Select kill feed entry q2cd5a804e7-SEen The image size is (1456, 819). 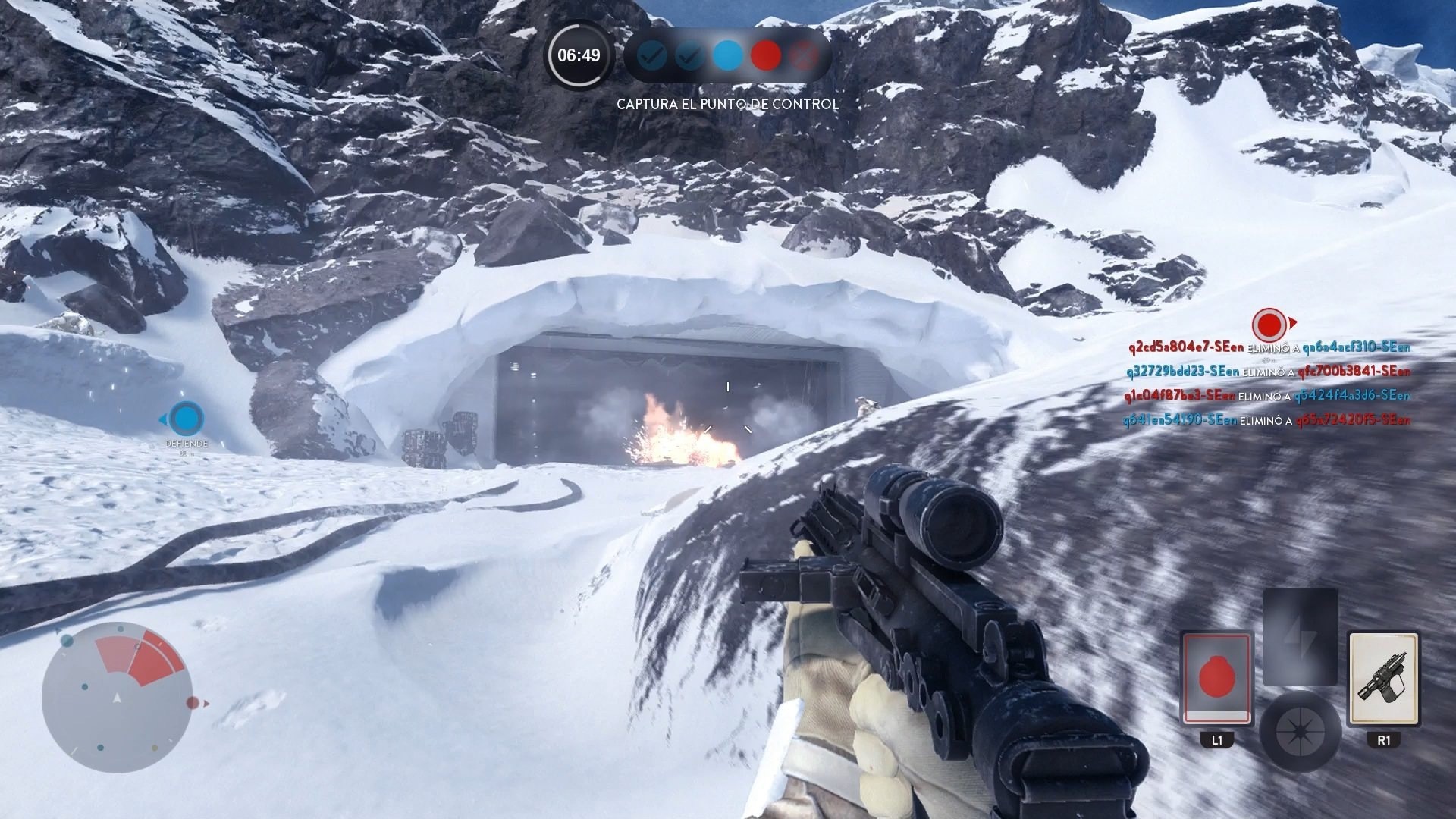pyautogui.click(x=1187, y=347)
